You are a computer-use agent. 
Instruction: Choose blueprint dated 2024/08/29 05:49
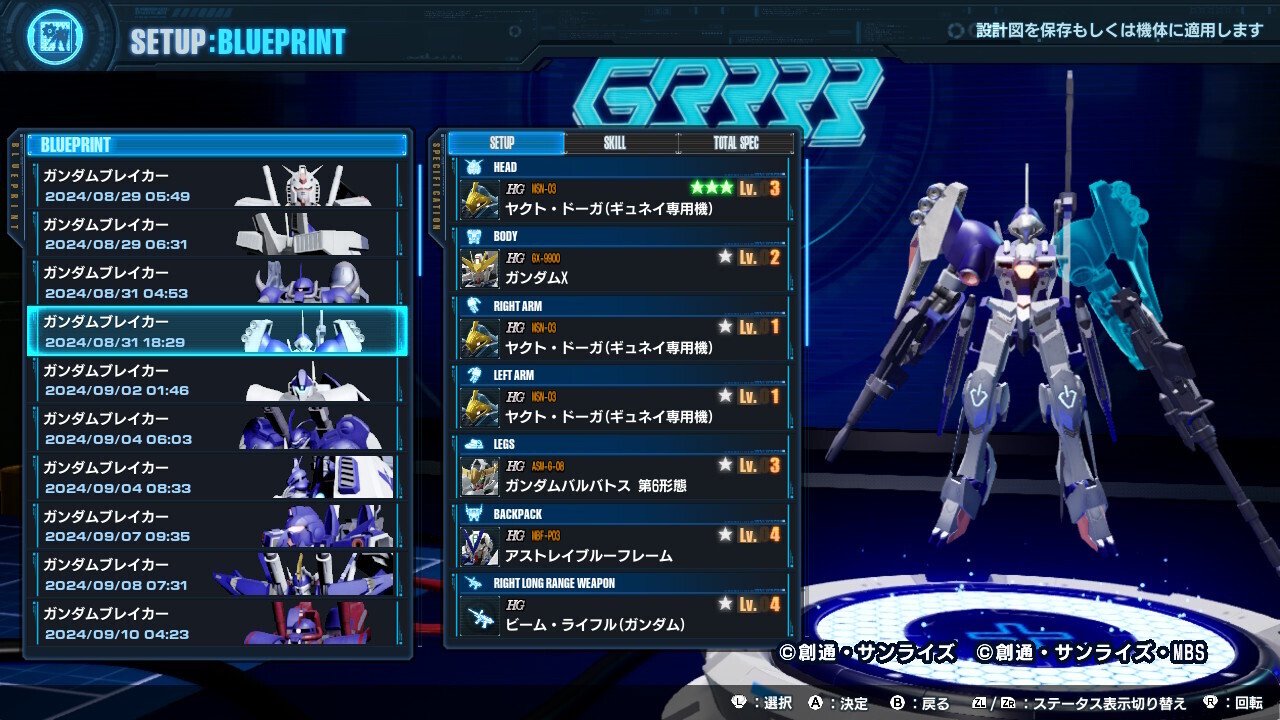(216, 185)
